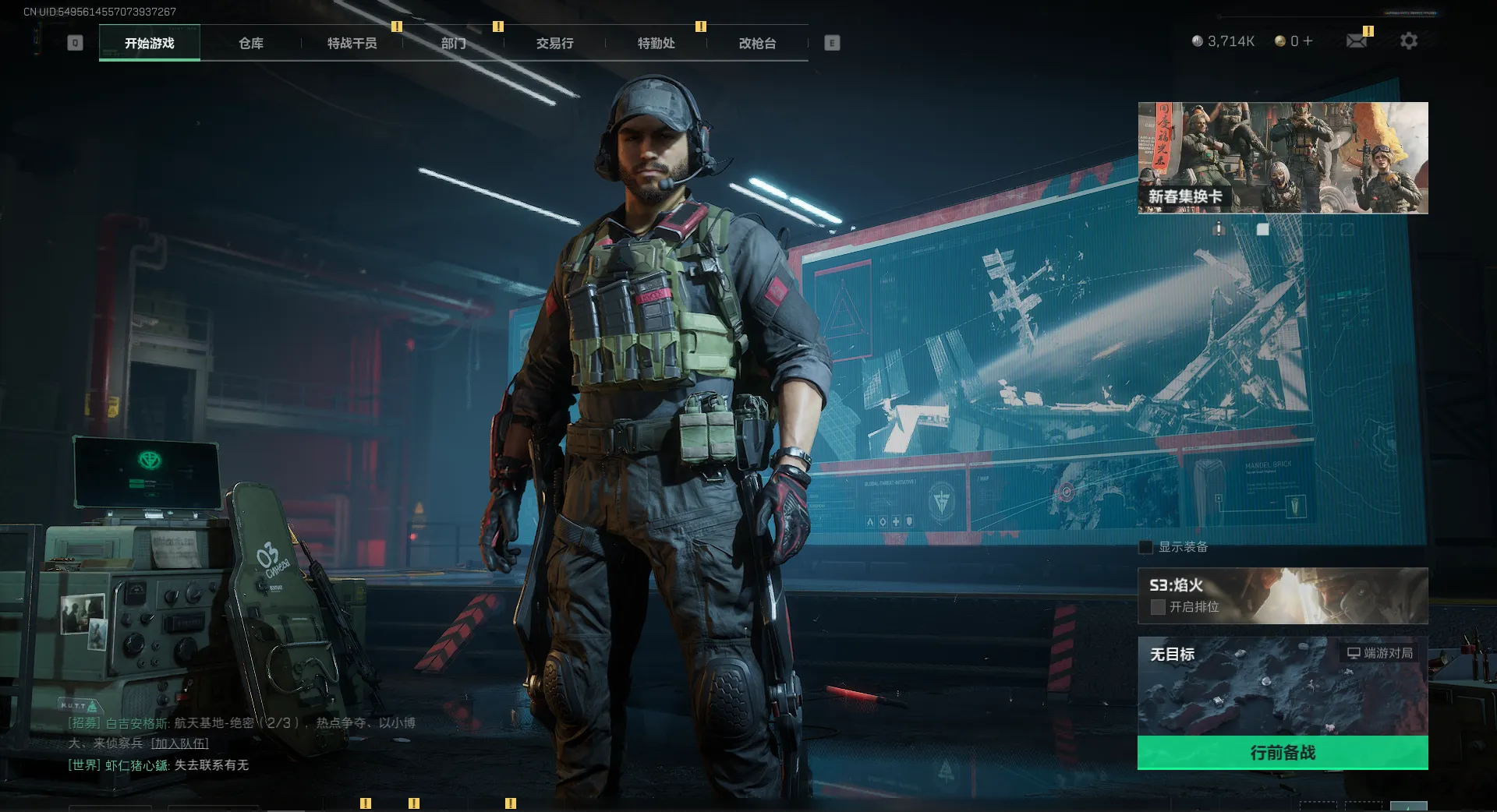Switch to the 改枪台 gunsmith tab

757,43
